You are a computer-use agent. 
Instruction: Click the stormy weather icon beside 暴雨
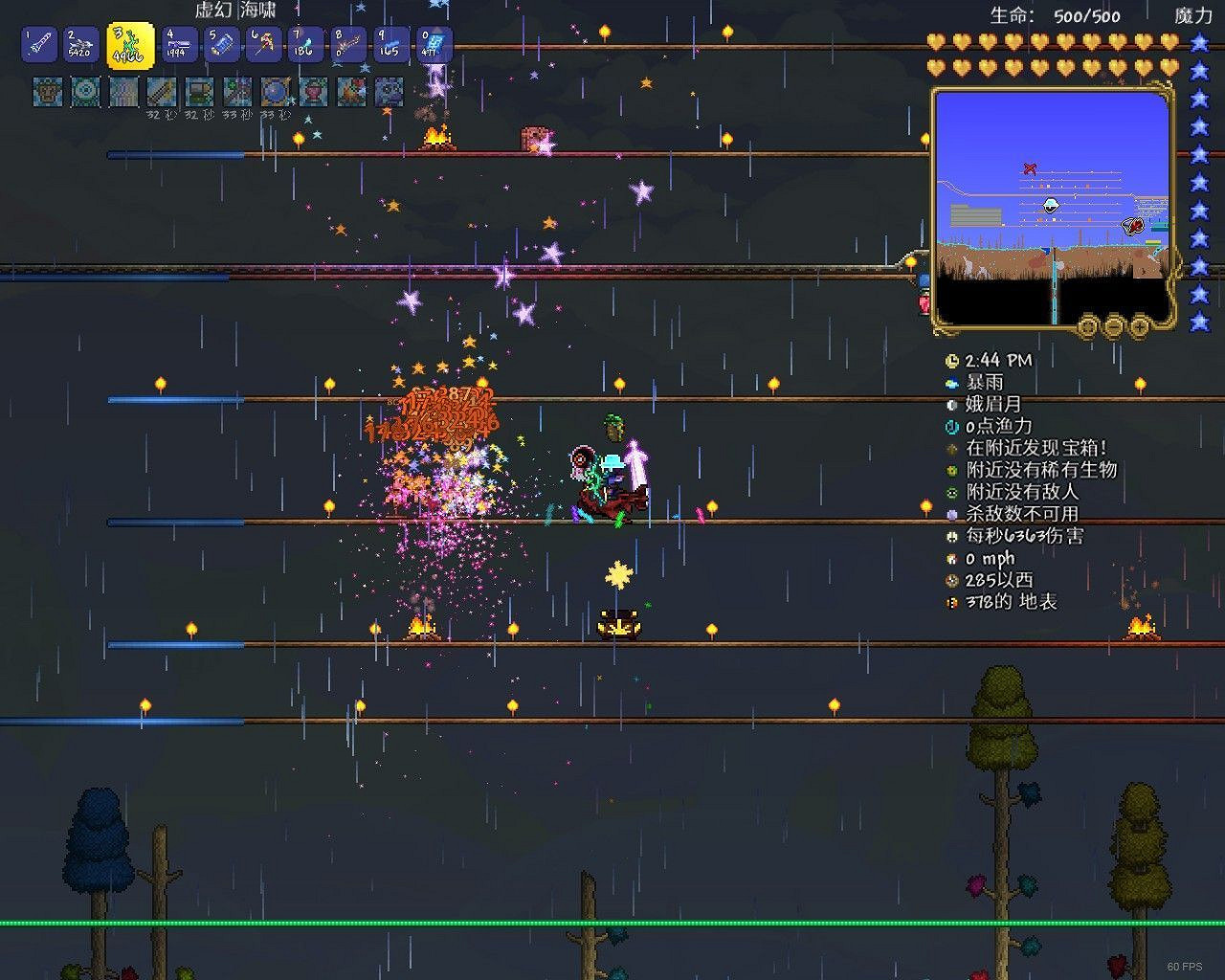pos(950,383)
